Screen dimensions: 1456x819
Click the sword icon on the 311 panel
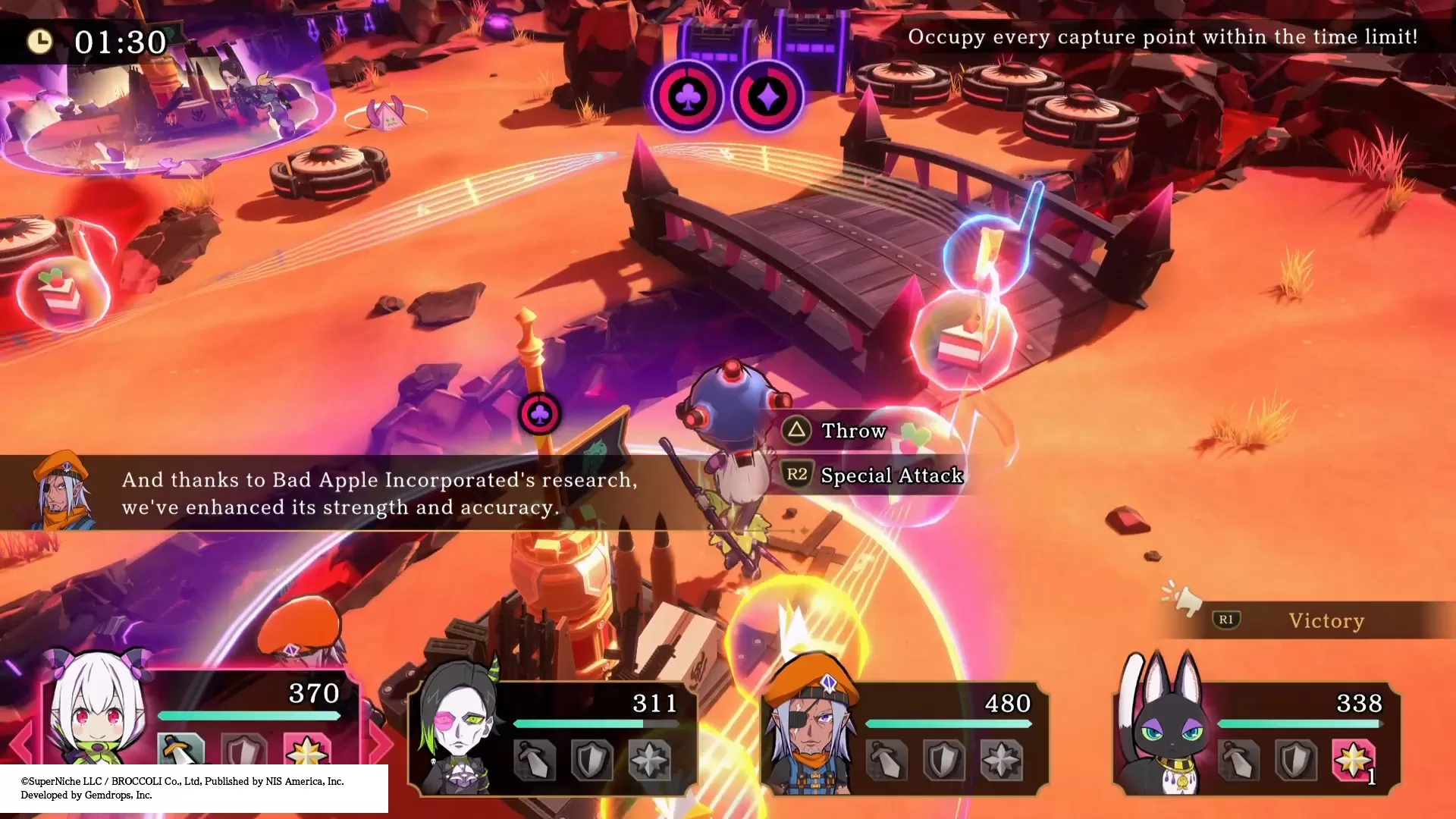535,760
